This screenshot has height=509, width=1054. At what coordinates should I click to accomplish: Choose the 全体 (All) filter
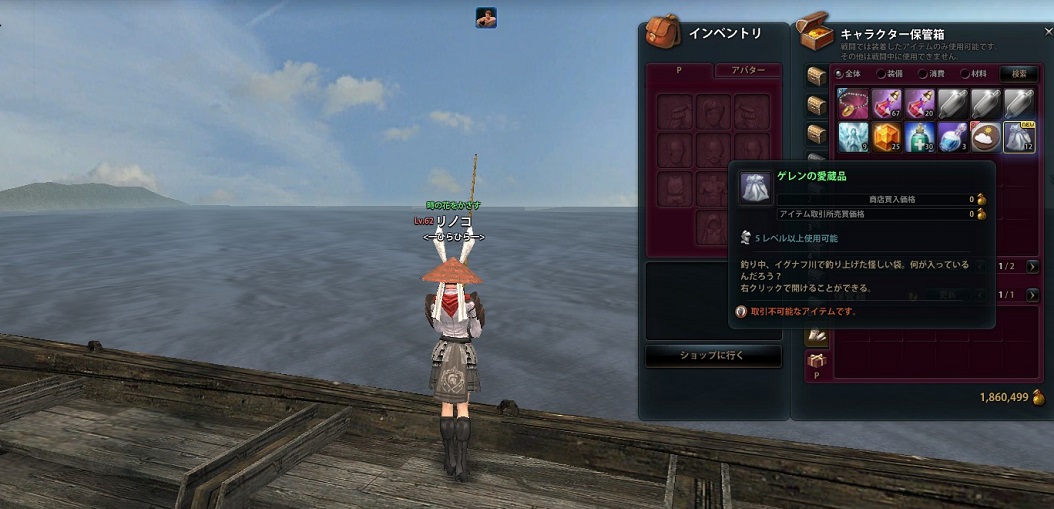tap(847, 73)
